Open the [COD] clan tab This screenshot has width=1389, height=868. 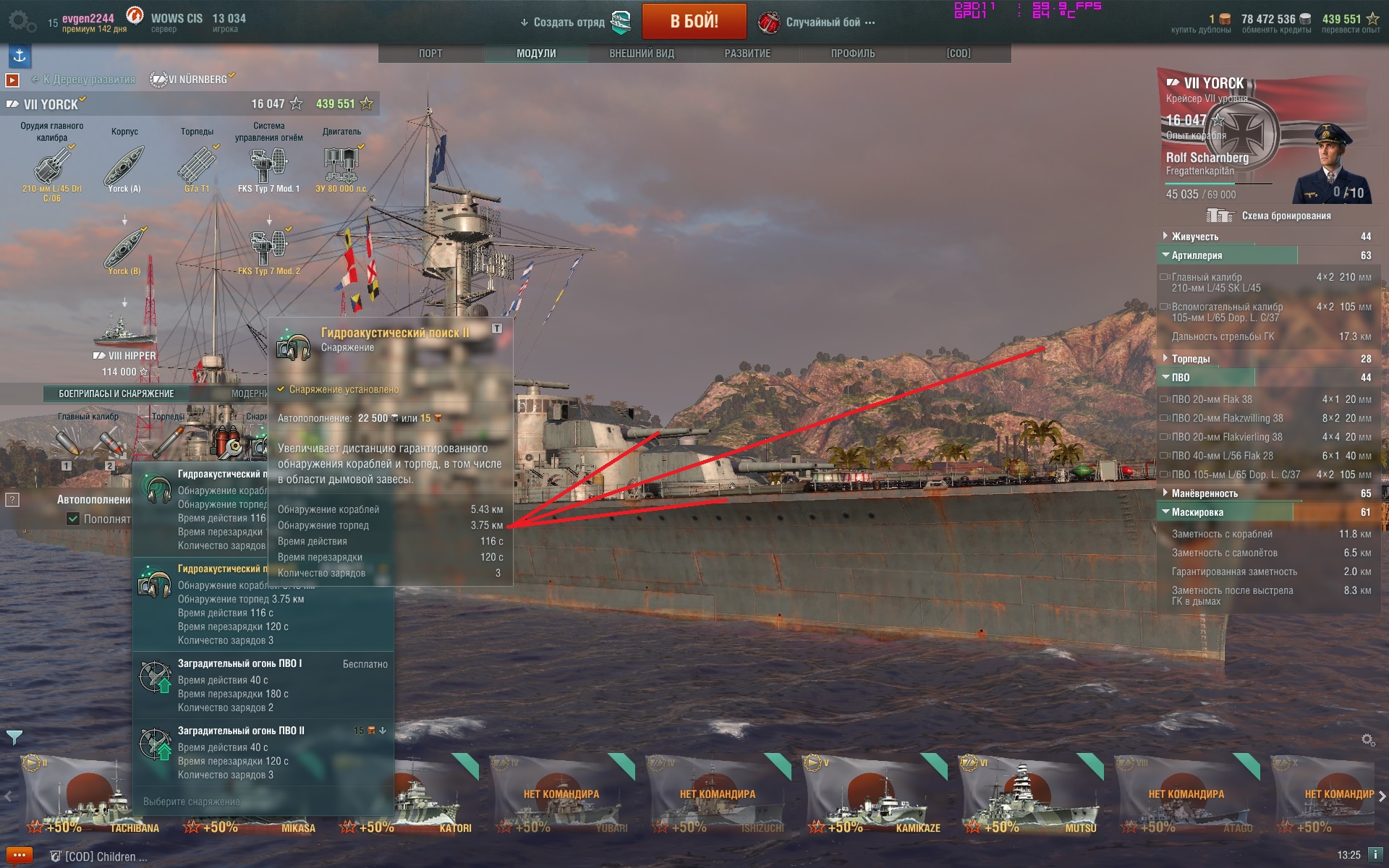959,54
